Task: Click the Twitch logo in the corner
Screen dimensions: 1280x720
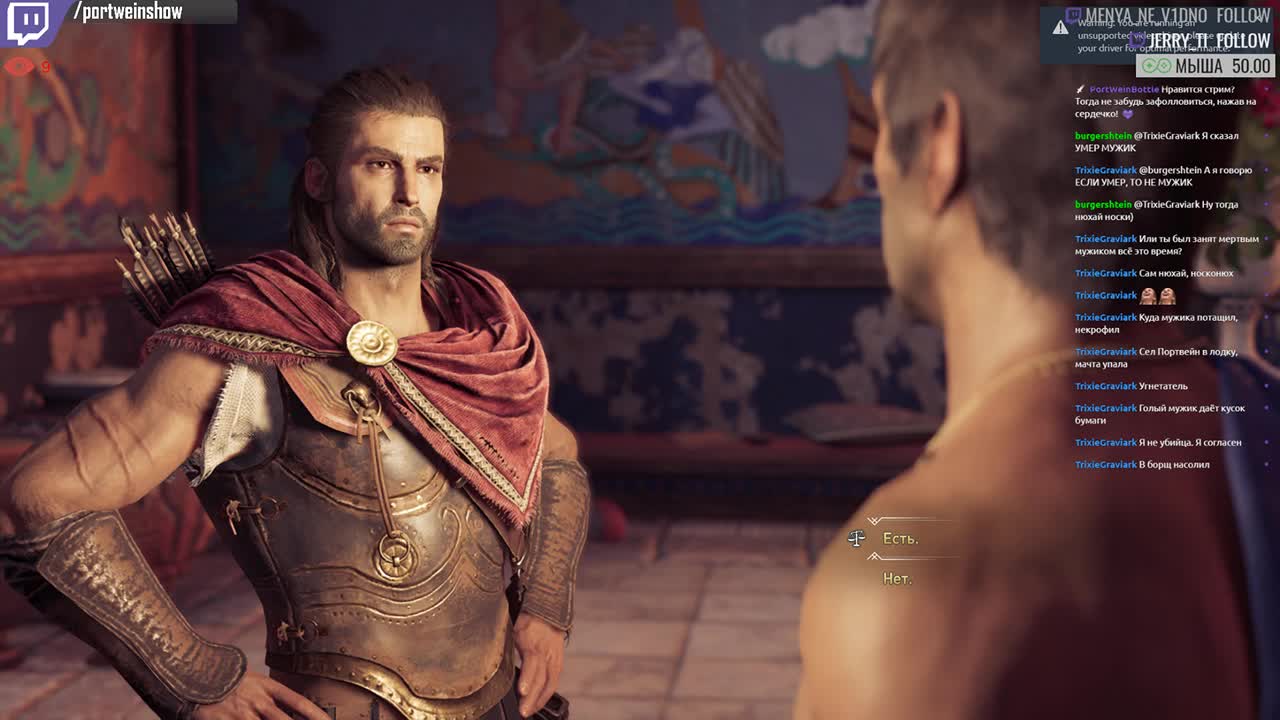Action: tap(27, 23)
